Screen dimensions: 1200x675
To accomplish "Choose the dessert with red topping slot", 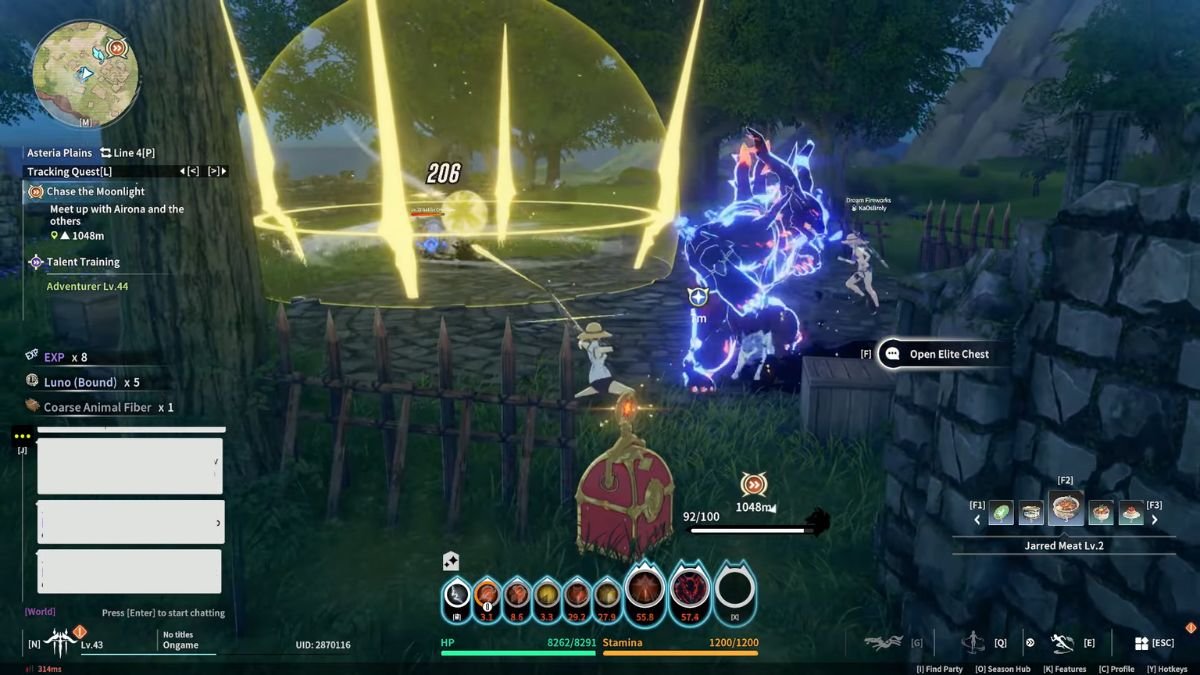I will 1131,513.
